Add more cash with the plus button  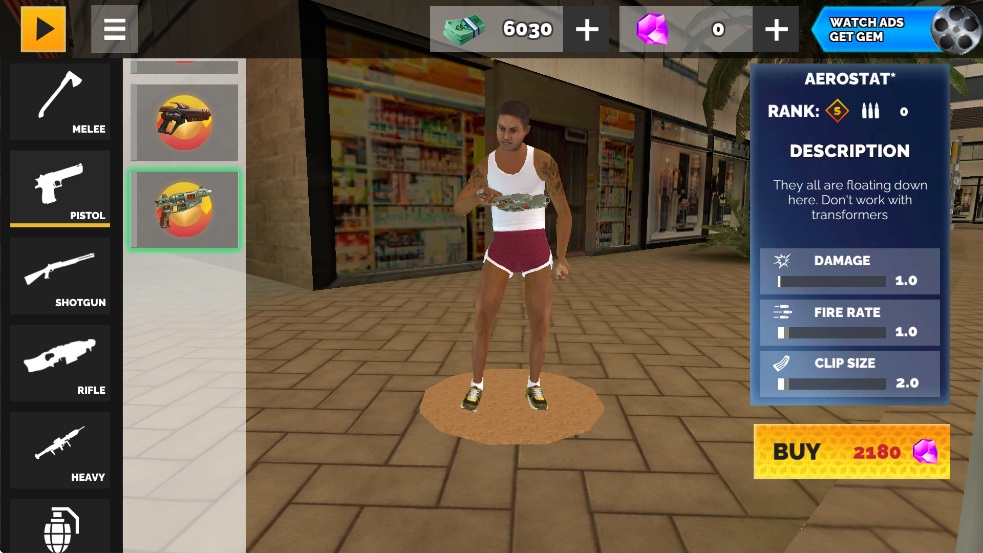(587, 30)
